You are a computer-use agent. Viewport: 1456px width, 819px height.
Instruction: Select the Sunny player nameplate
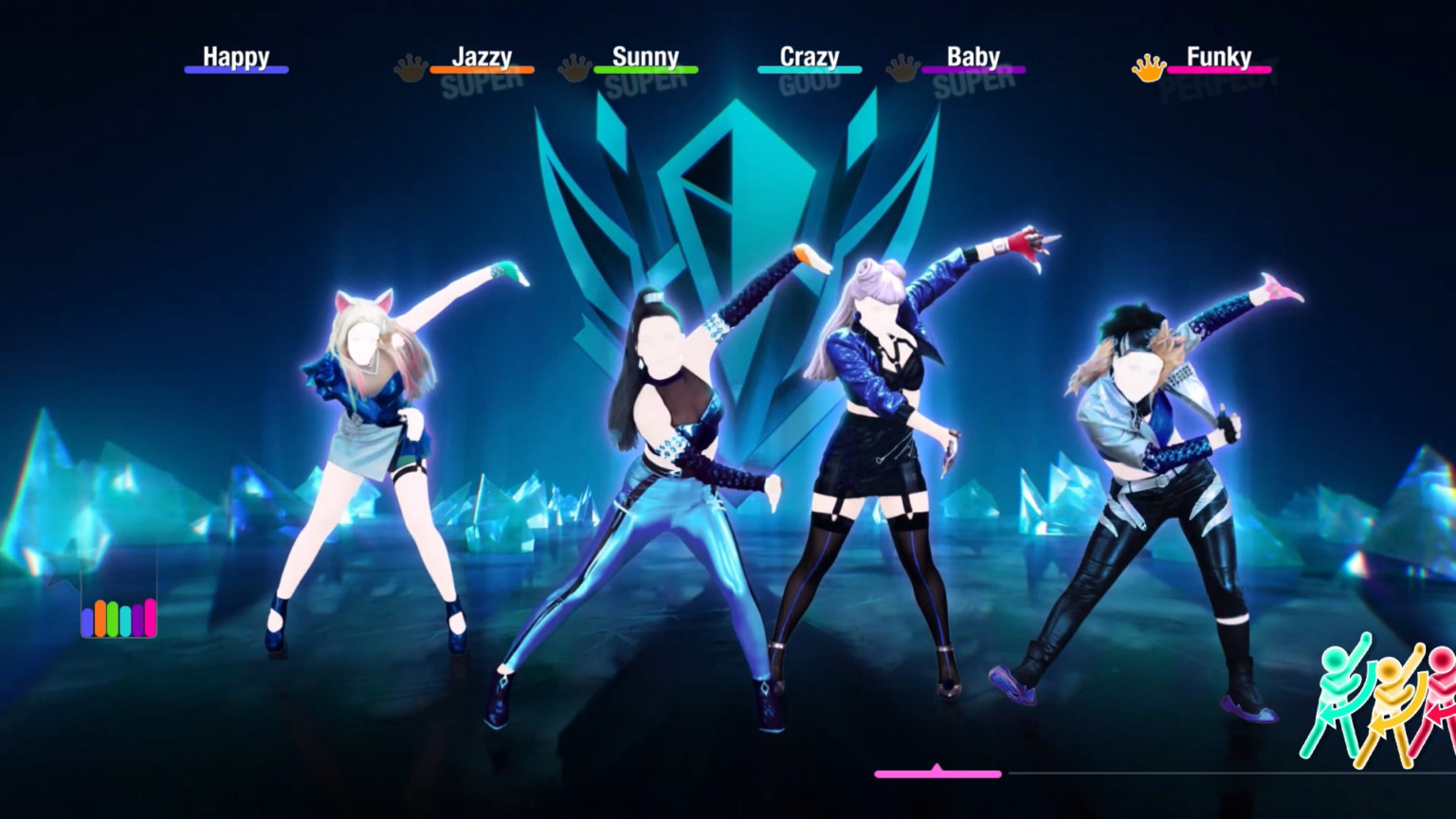pyautogui.click(x=646, y=57)
